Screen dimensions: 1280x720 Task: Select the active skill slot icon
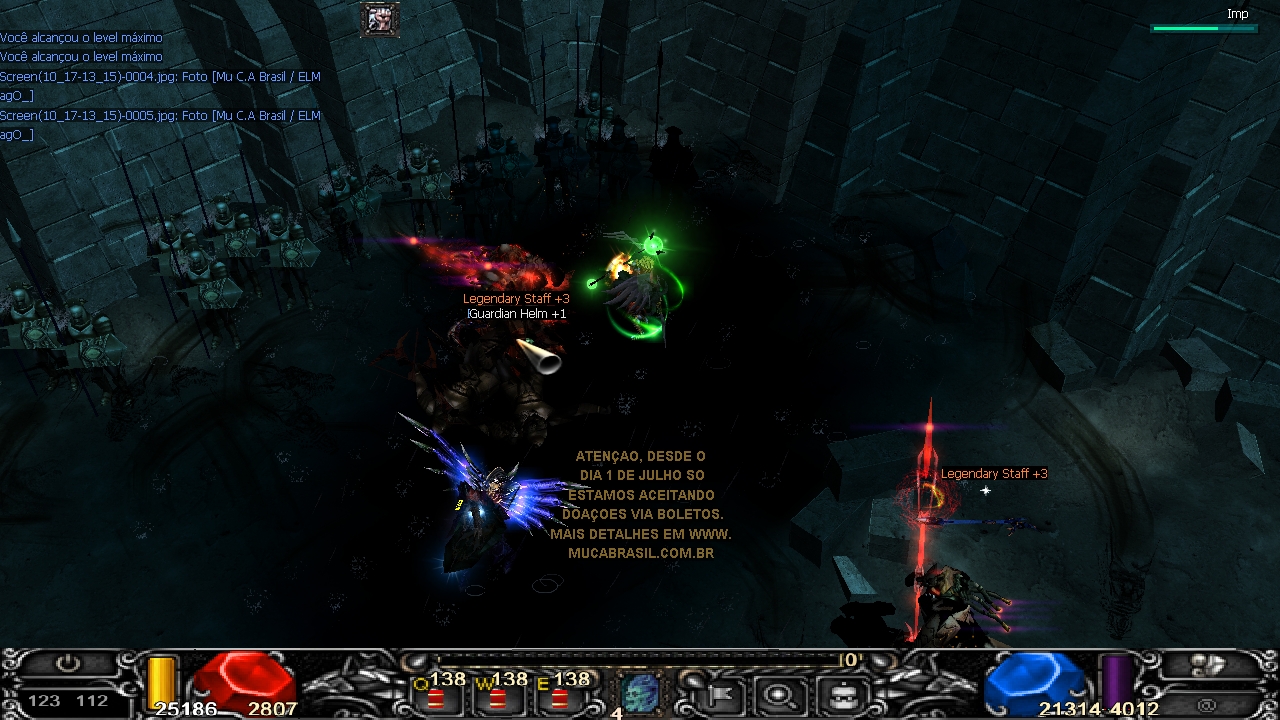pos(638,692)
